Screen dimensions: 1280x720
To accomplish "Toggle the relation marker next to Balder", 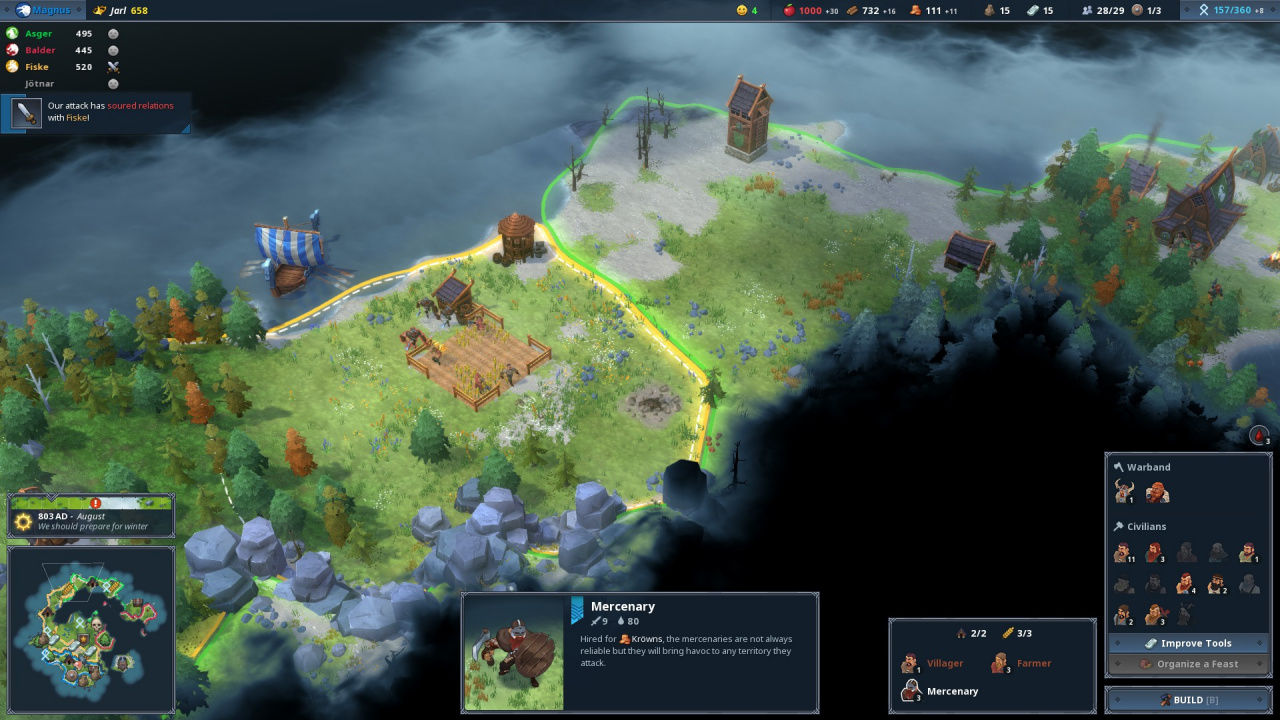I will 113,50.
